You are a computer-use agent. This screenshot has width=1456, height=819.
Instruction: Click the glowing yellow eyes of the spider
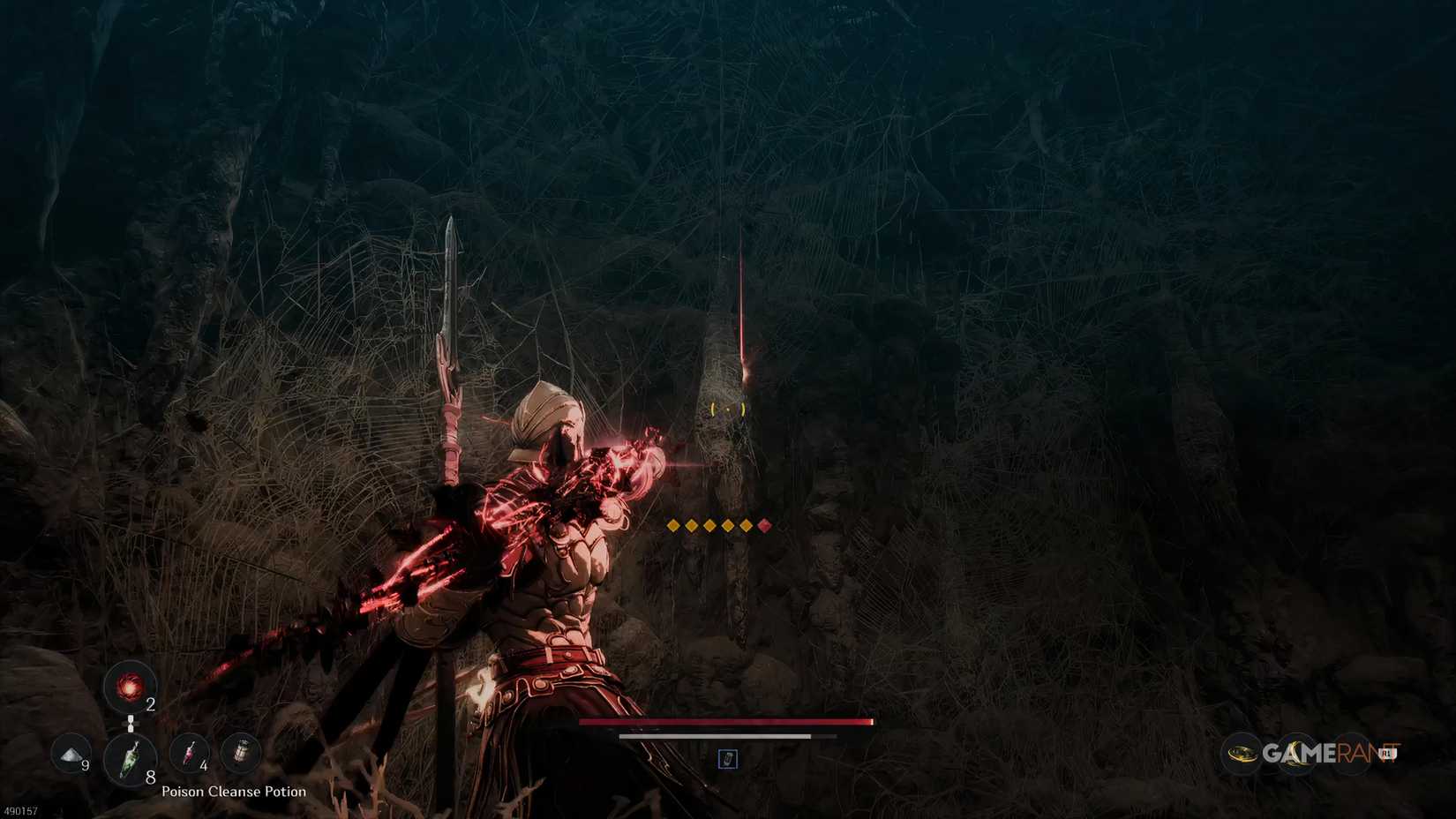click(726, 409)
